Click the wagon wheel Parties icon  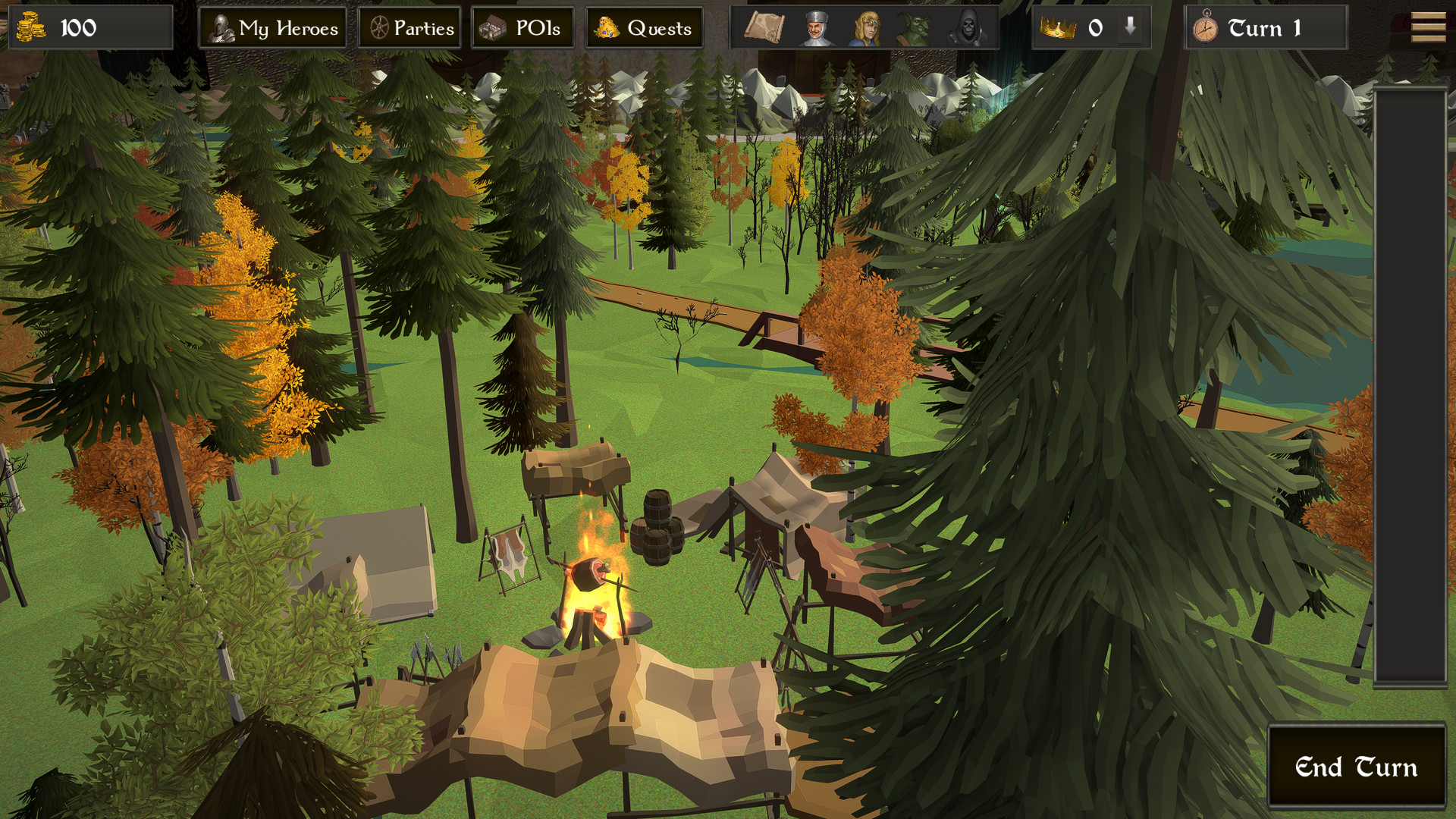[x=378, y=28]
